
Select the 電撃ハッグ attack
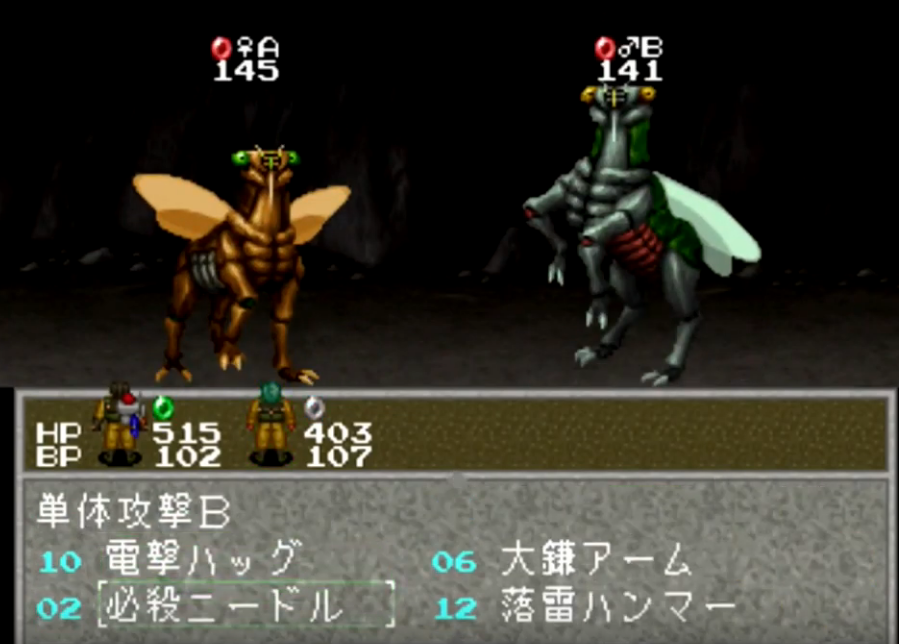[x=201, y=558]
